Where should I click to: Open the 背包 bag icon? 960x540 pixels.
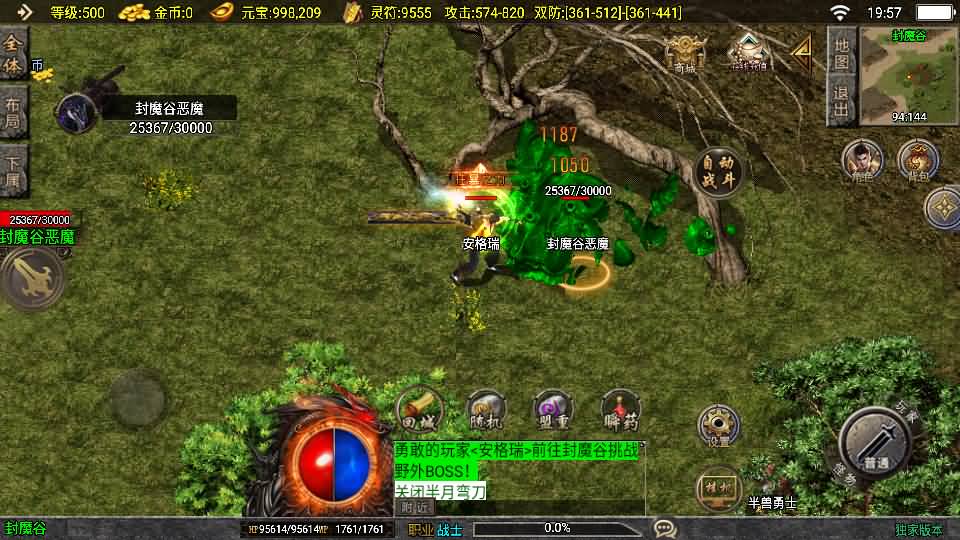(x=917, y=160)
